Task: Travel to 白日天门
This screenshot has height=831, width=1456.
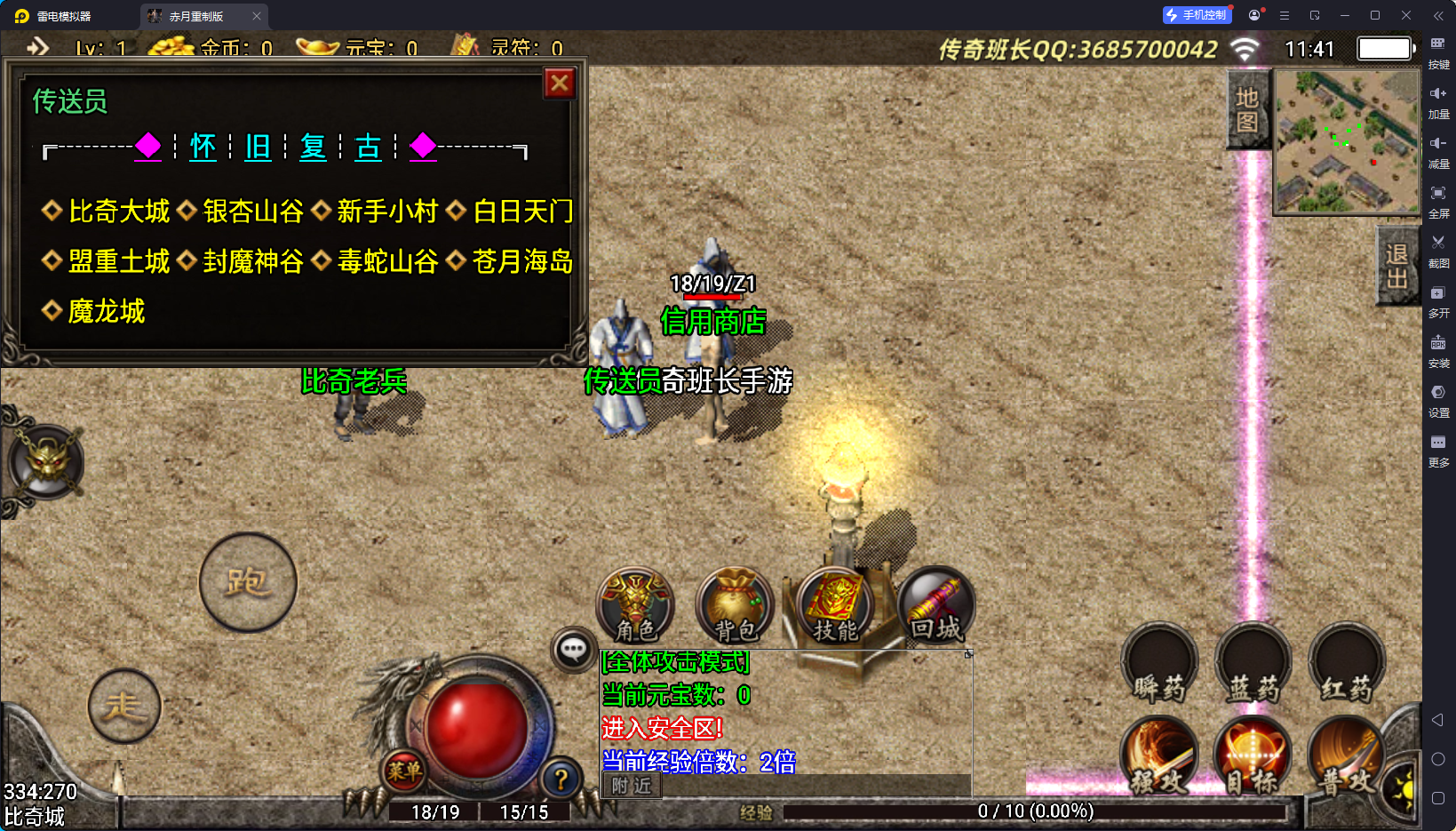Action: click(x=522, y=212)
